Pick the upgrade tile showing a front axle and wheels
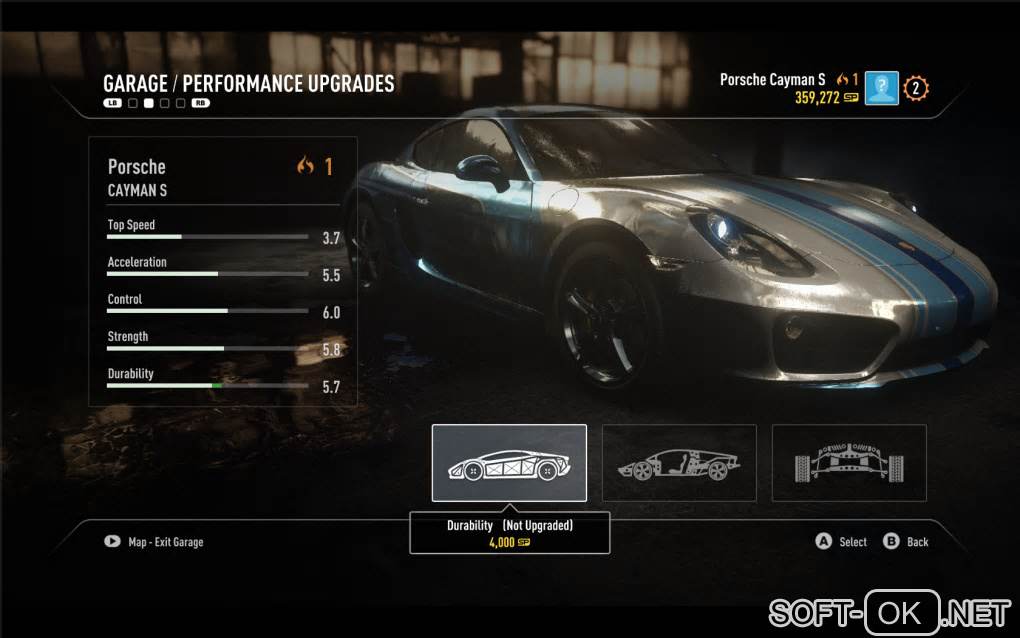 849,463
